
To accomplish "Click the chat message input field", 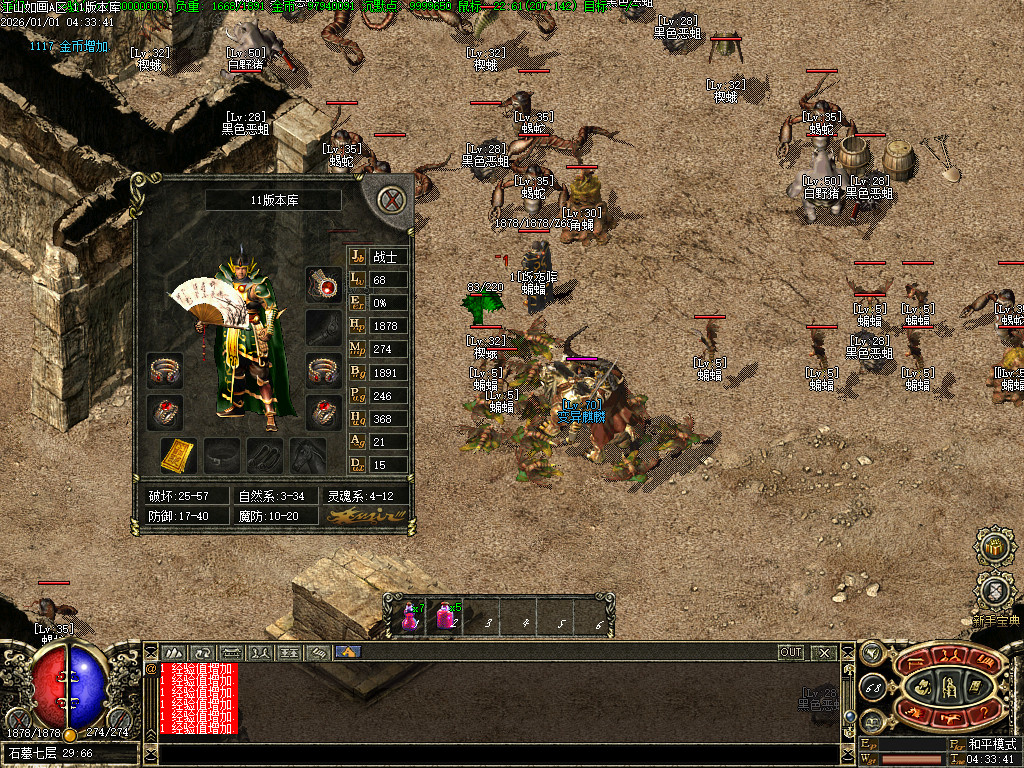I will click(x=500, y=753).
